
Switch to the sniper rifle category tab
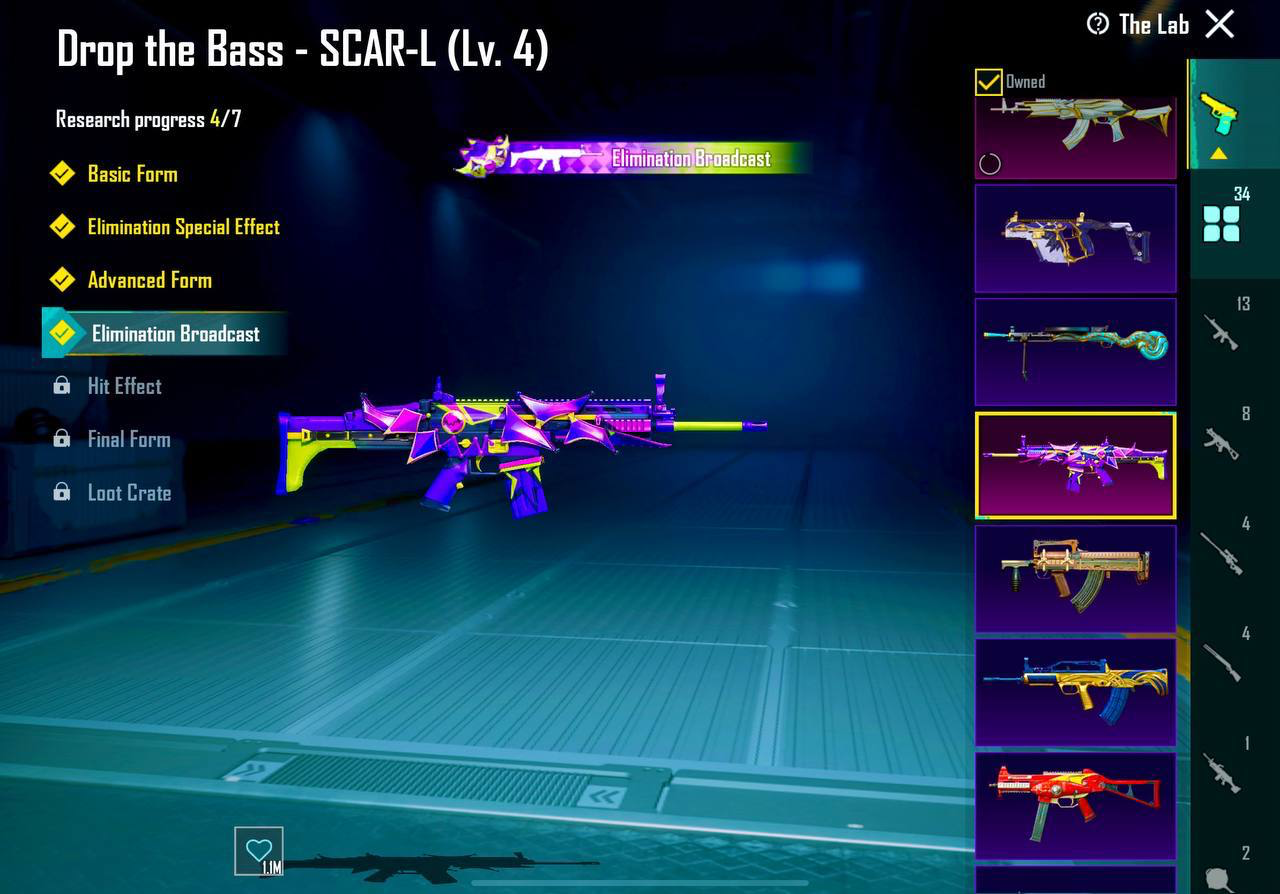(x=1222, y=553)
